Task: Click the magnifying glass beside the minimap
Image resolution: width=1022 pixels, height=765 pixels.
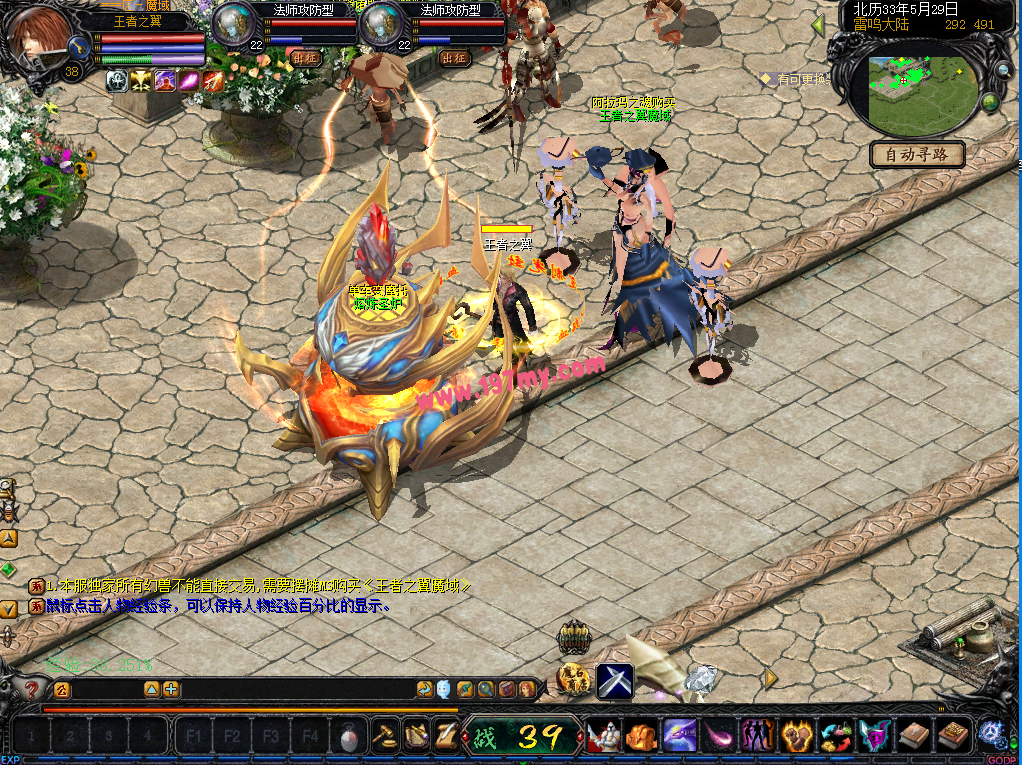Action: (1002, 71)
